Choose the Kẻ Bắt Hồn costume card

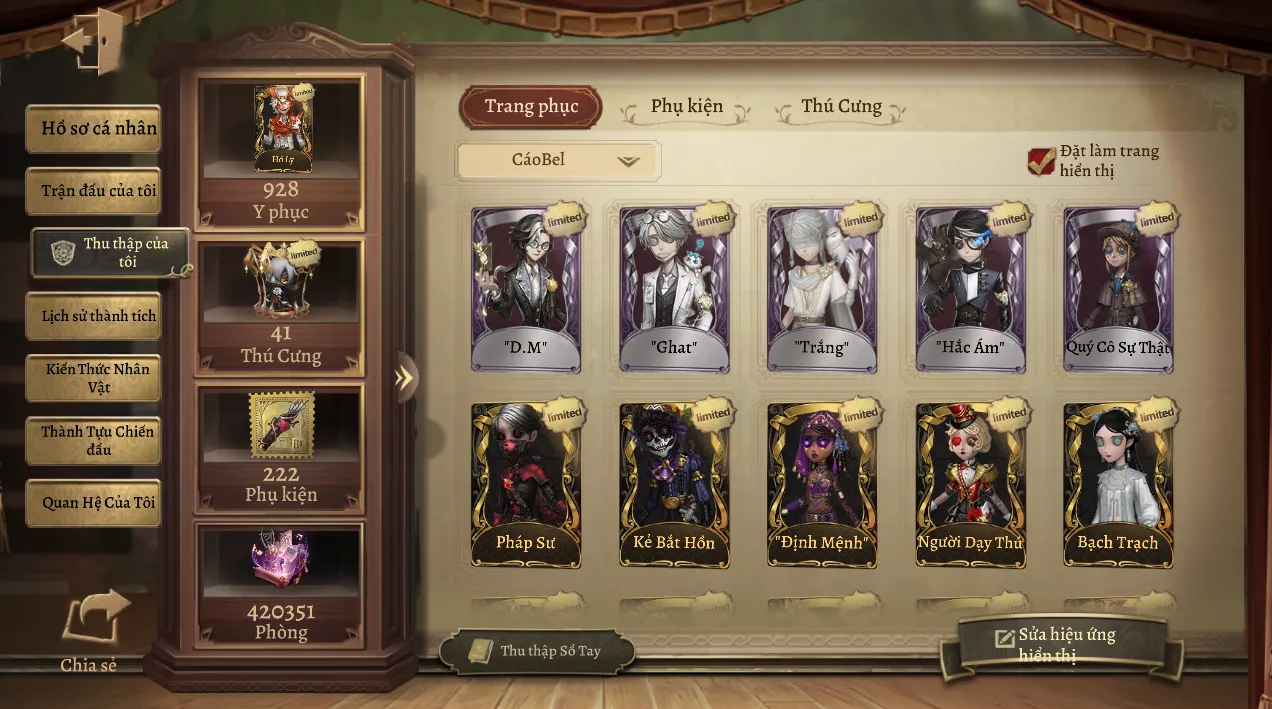(x=673, y=485)
